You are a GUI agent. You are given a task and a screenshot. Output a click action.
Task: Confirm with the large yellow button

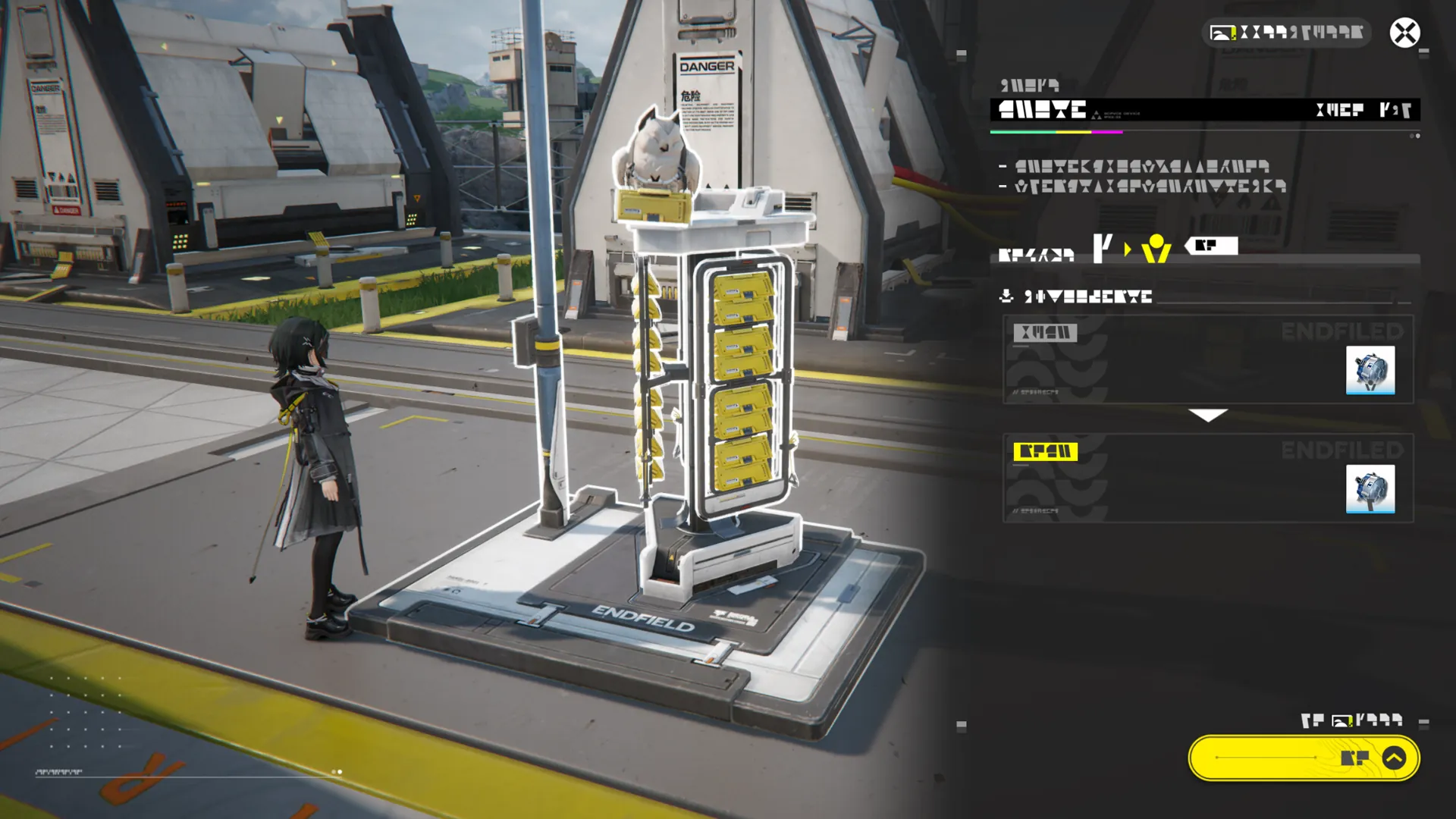[x=1304, y=758]
